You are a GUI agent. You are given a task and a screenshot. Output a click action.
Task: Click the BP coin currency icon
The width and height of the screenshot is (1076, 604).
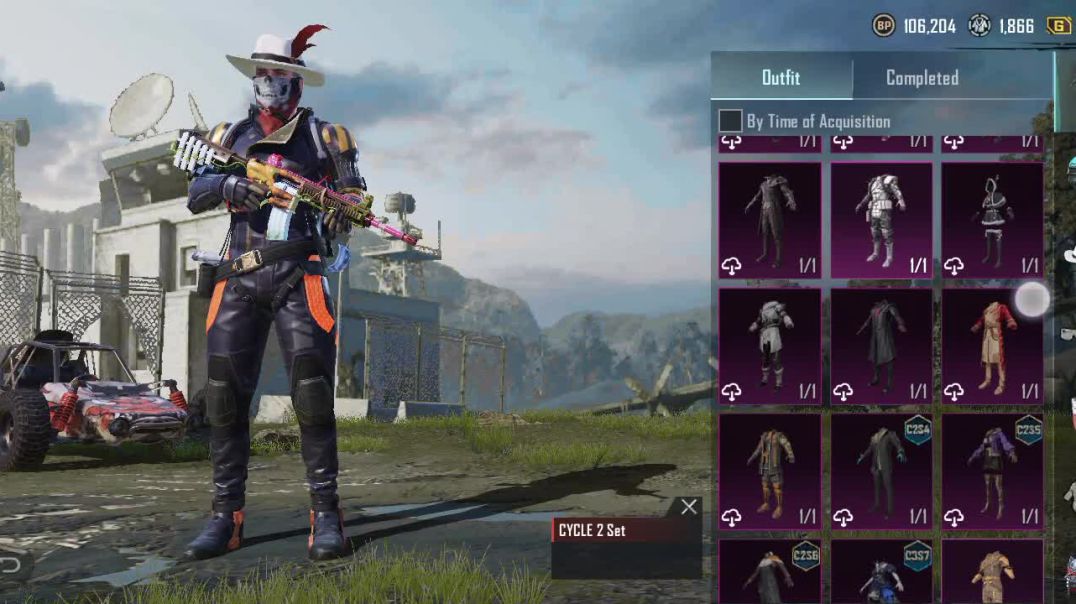click(x=883, y=26)
